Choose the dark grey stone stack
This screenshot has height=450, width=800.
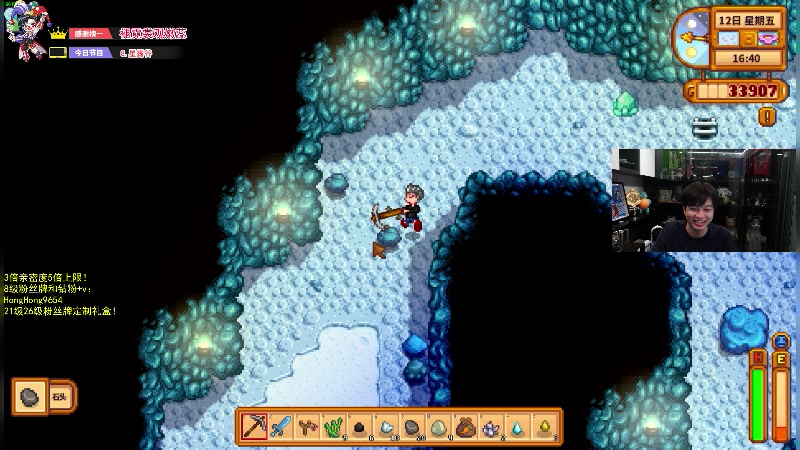click(x=413, y=427)
